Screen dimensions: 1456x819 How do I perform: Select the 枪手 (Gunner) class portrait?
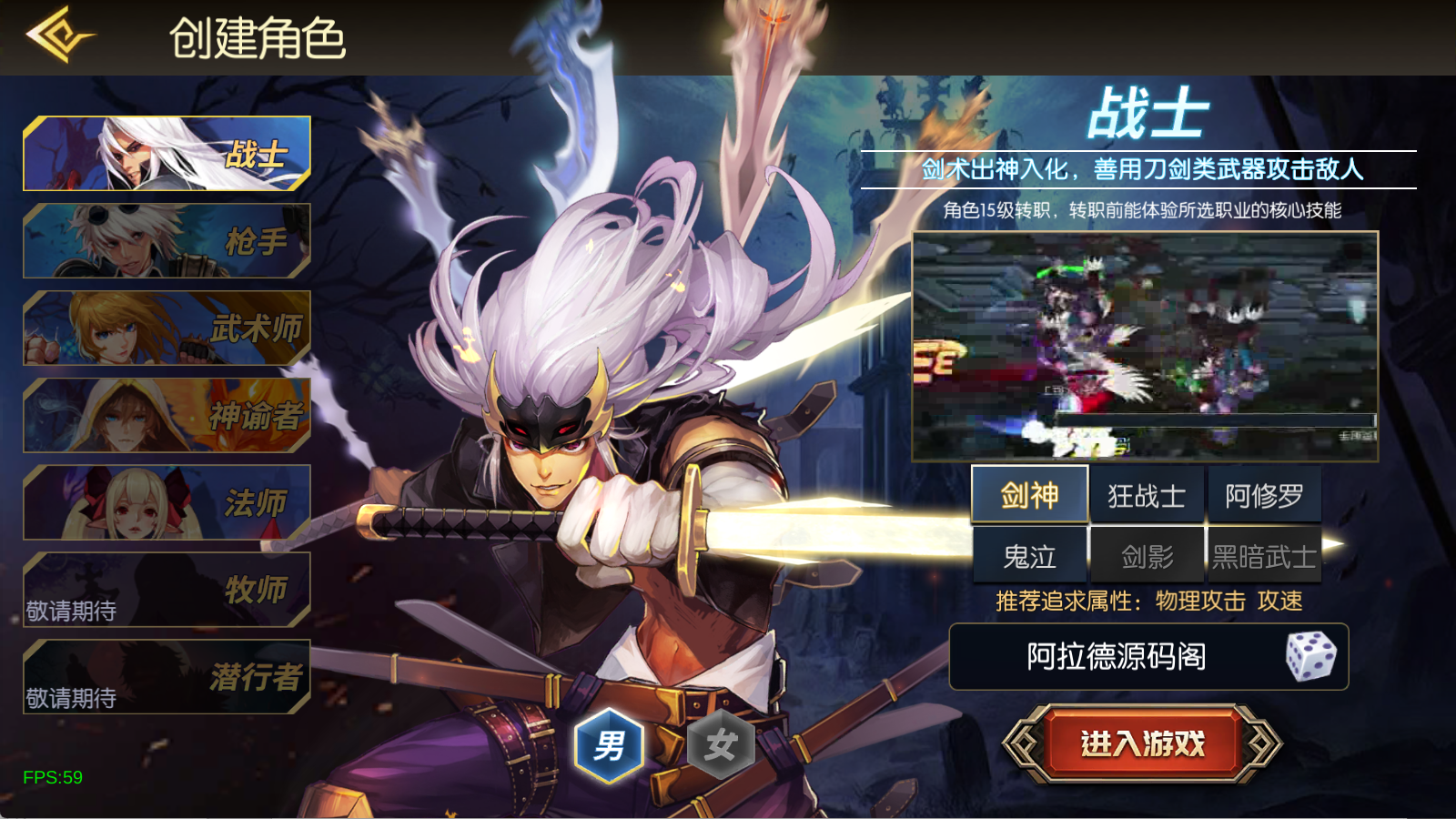166,240
